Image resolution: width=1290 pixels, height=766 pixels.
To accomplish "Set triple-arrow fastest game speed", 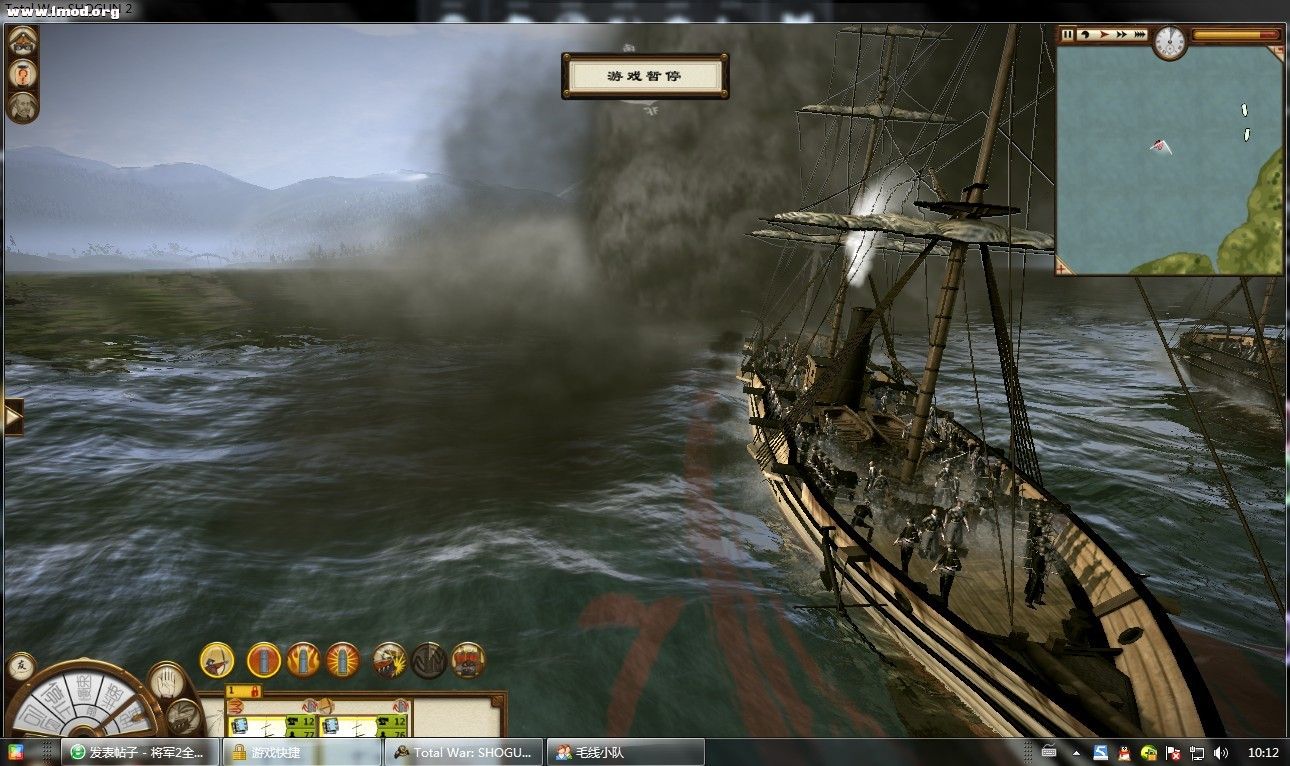I will 1140,34.
